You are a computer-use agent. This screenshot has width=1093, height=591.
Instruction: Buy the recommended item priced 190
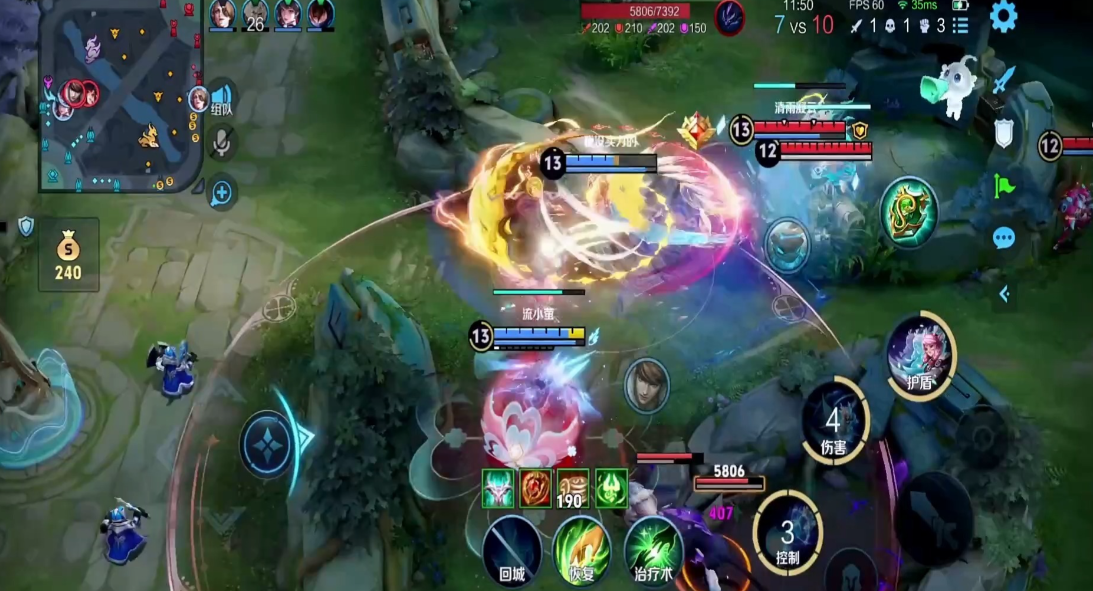(x=572, y=489)
